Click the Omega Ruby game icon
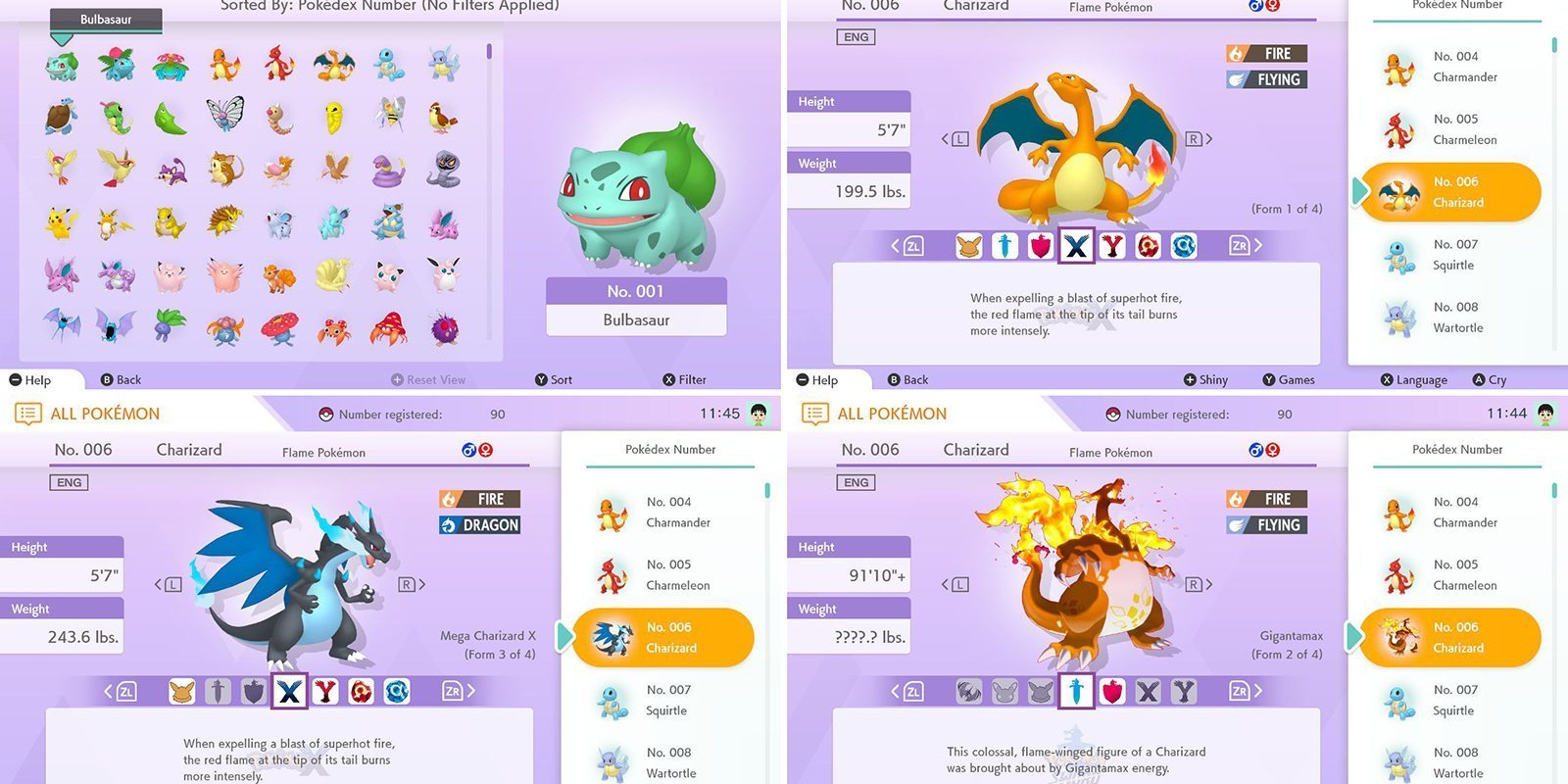This screenshot has height=784, width=1568. coord(1148,246)
